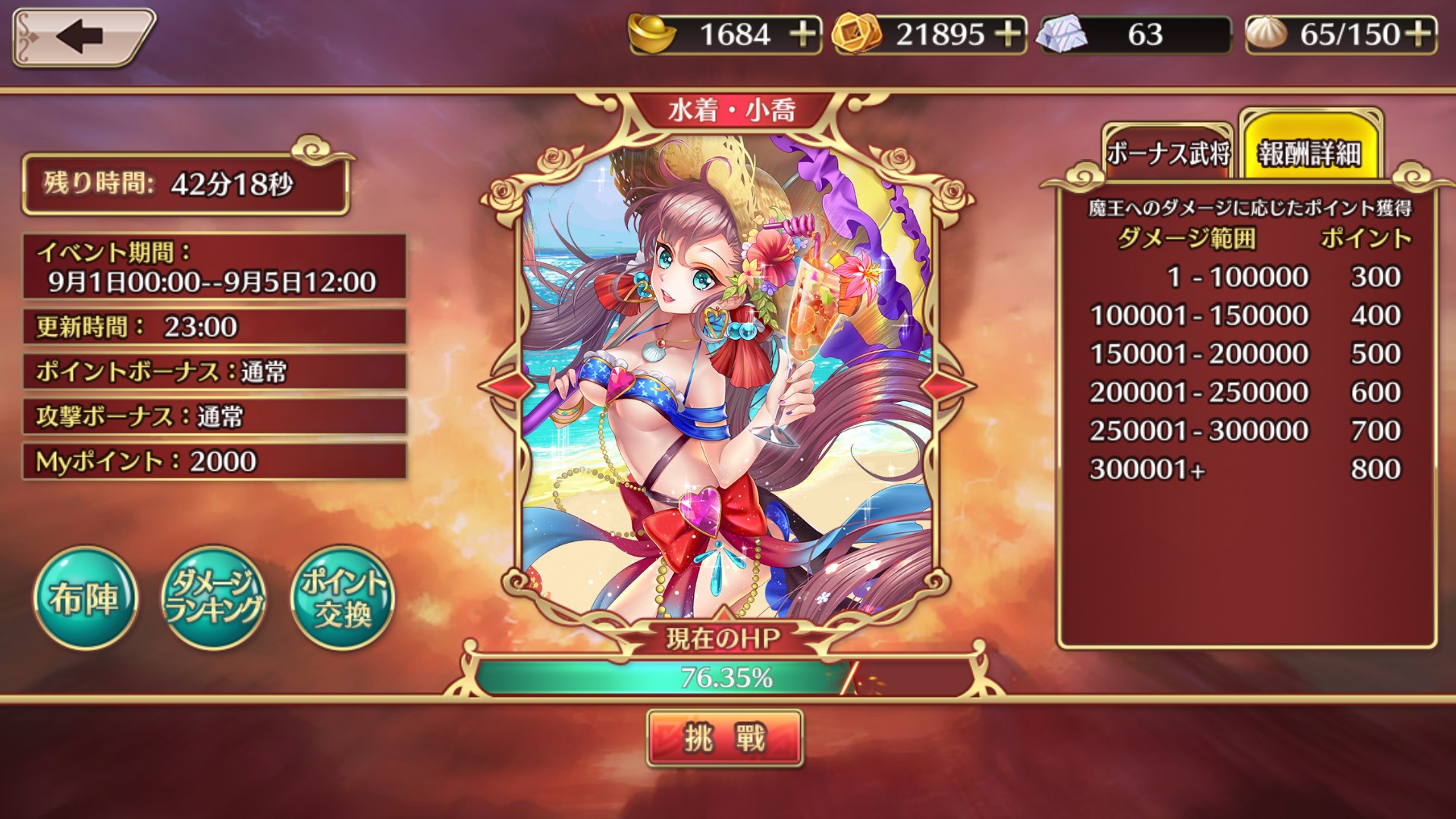The width and height of the screenshot is (1456, 819).
Task: Open the ポイント交換 point exchange
Action: [343, 598]
